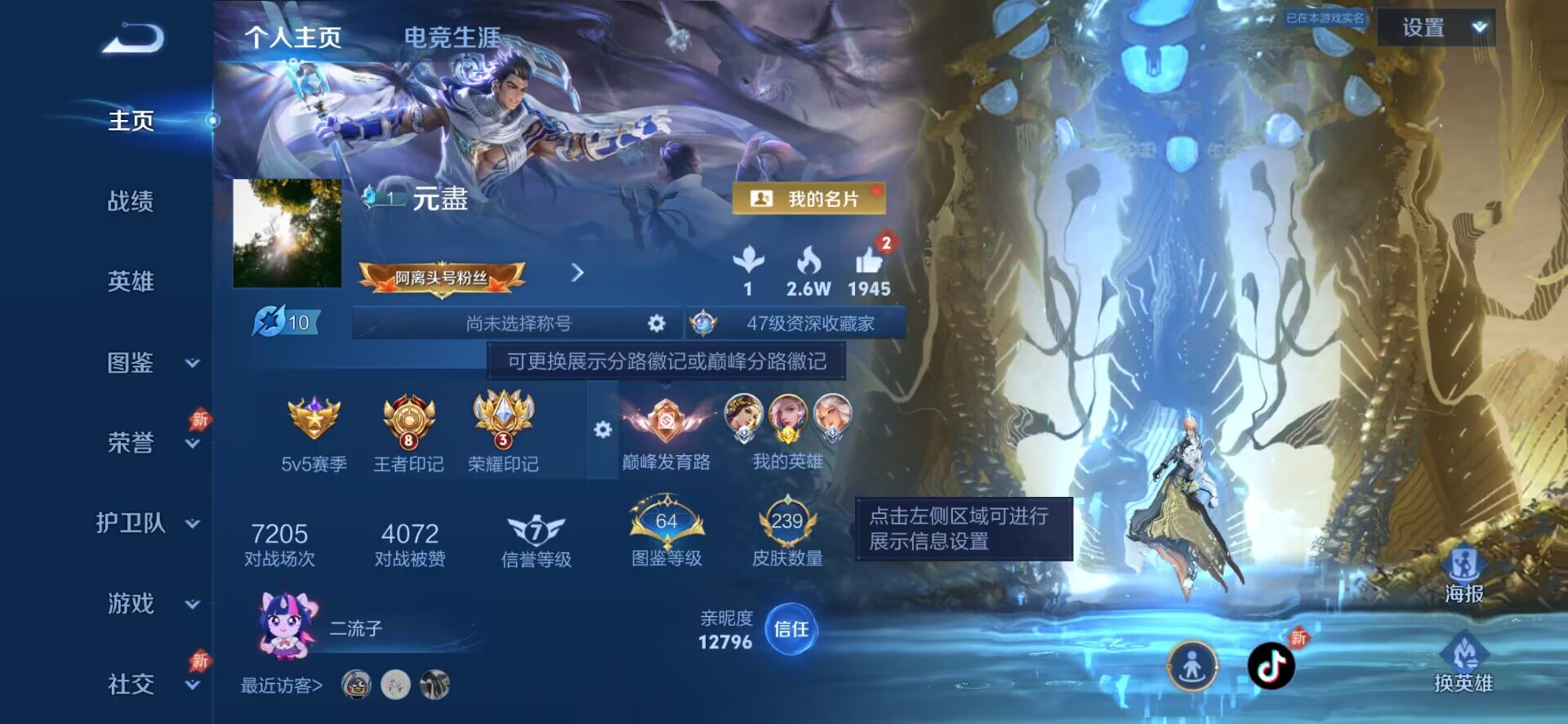Click the gear next to lane emblems

(604, 427)
